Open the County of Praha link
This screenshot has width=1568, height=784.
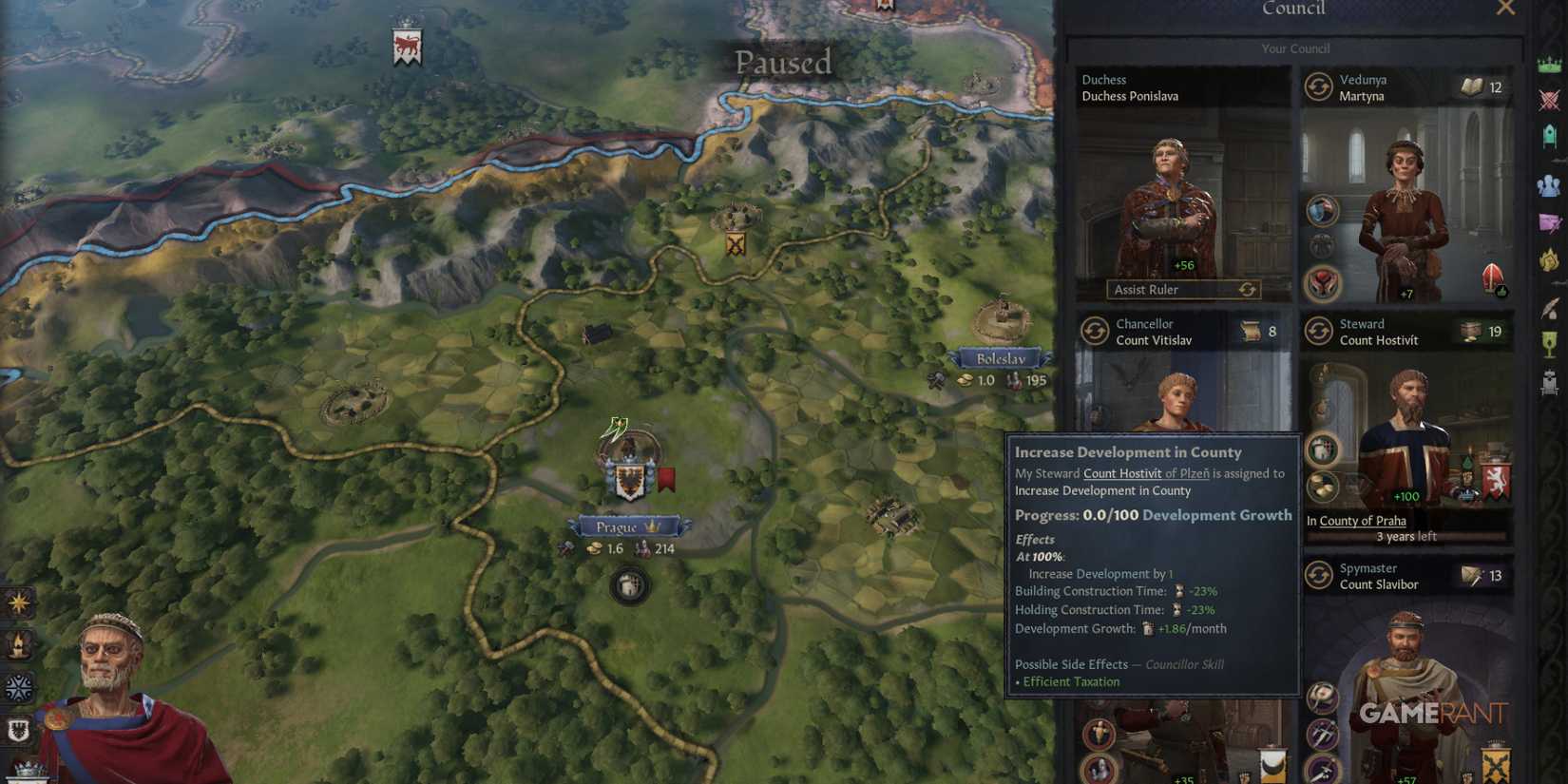point(1361,521)
